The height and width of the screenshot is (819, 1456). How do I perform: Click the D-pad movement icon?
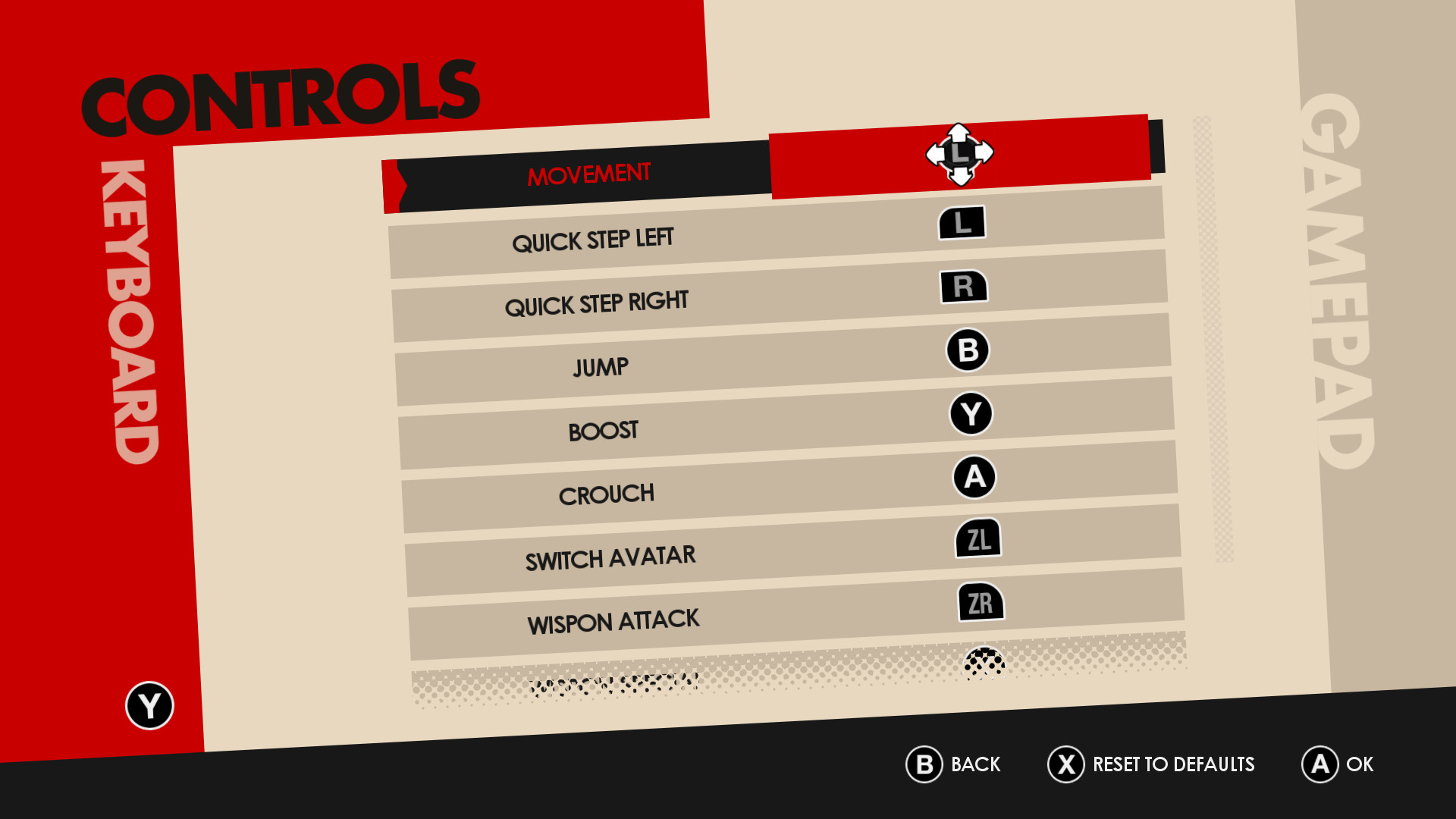[x=960, y=152]
